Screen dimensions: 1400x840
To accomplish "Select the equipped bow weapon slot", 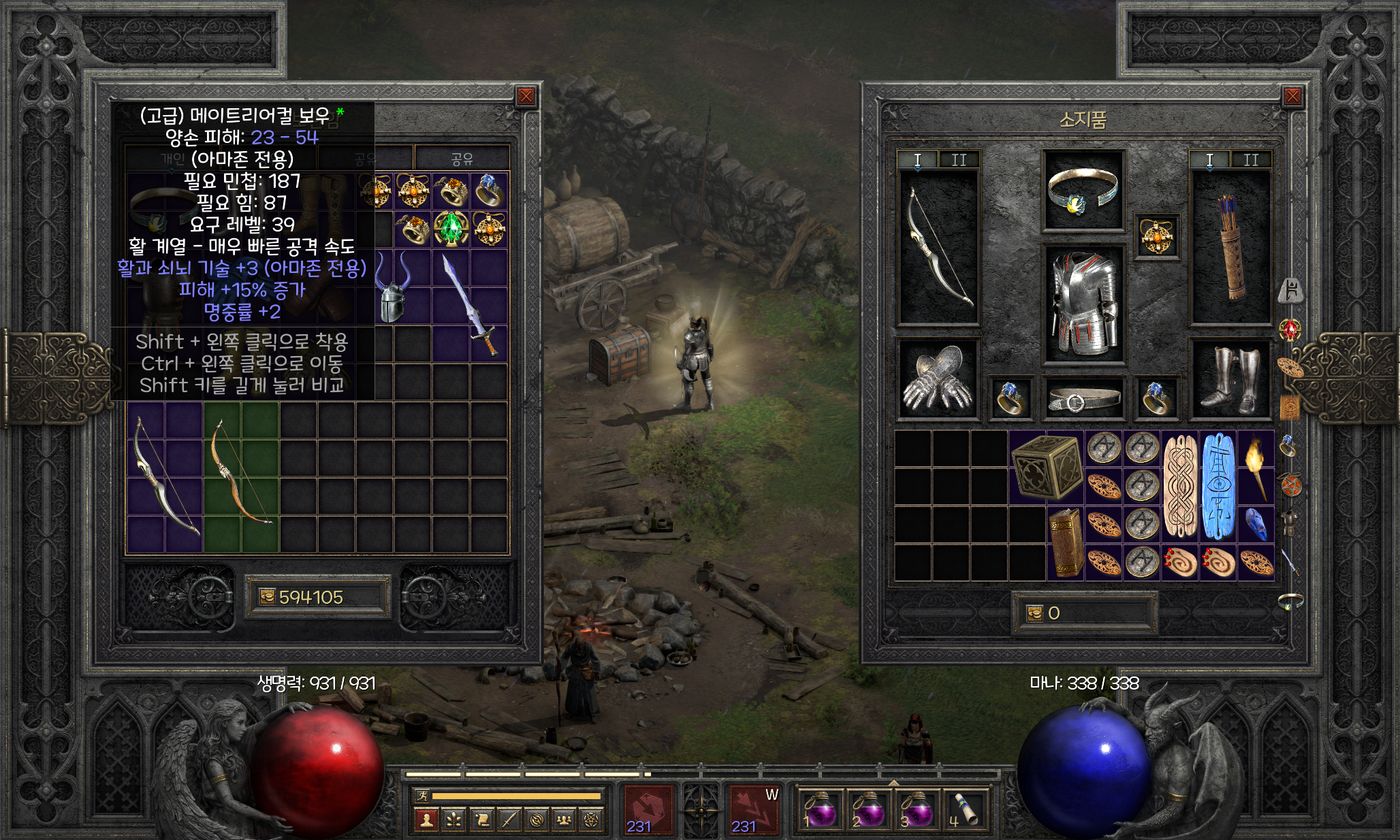I will pyautogui.click(x=939, y=248).
